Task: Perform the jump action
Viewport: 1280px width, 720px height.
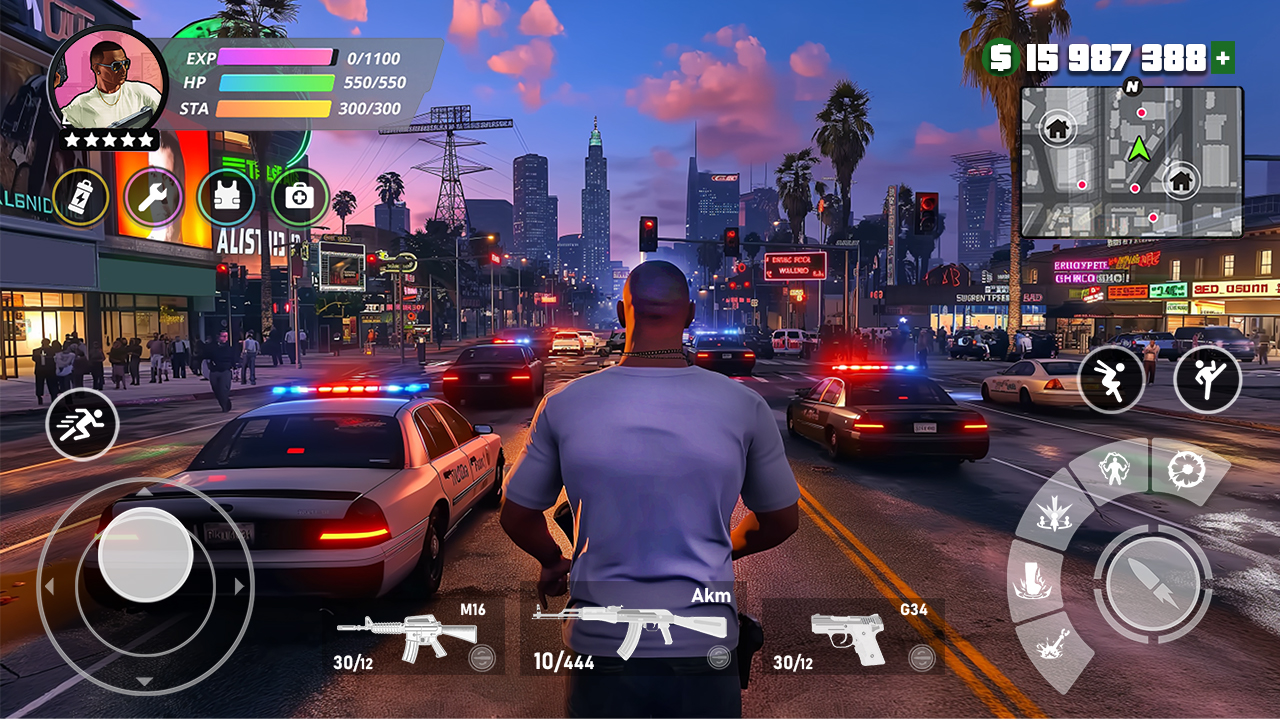Action: coord(1111,379)
